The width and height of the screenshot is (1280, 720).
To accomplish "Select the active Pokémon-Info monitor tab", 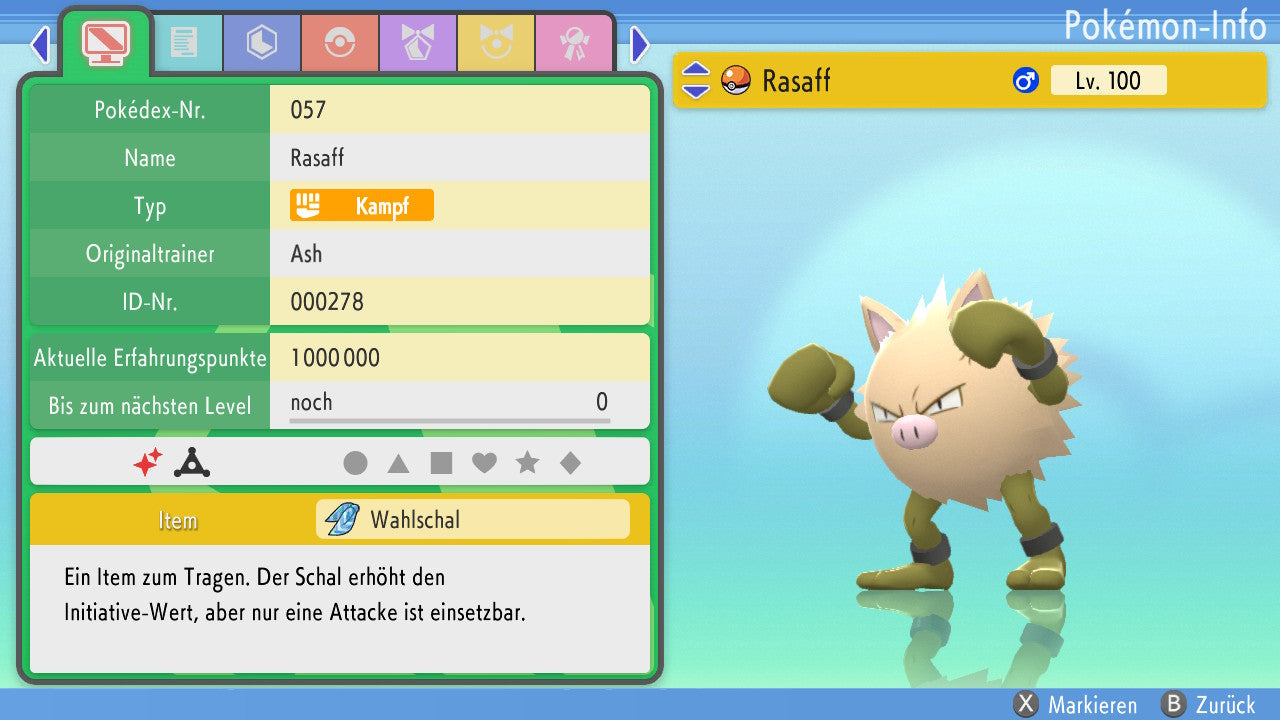I will pyautogui.click(x=105, y=42).
